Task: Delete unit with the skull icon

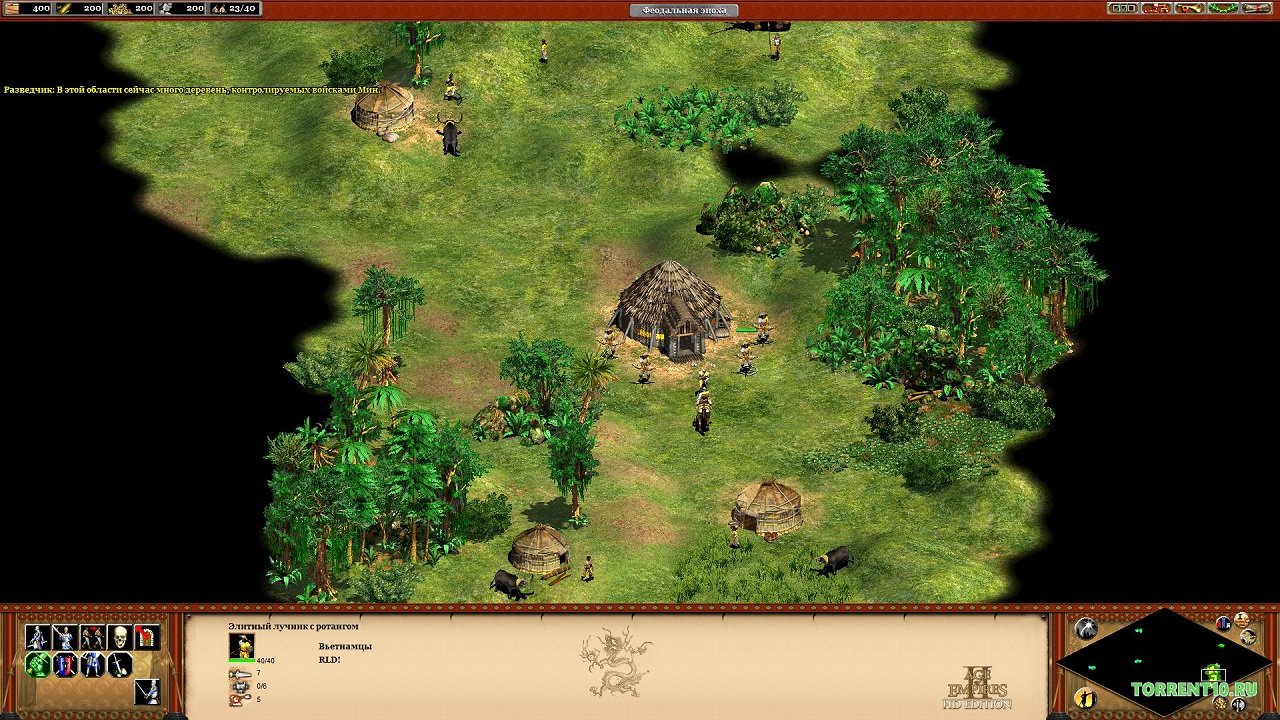Action: tap(120, 637)
